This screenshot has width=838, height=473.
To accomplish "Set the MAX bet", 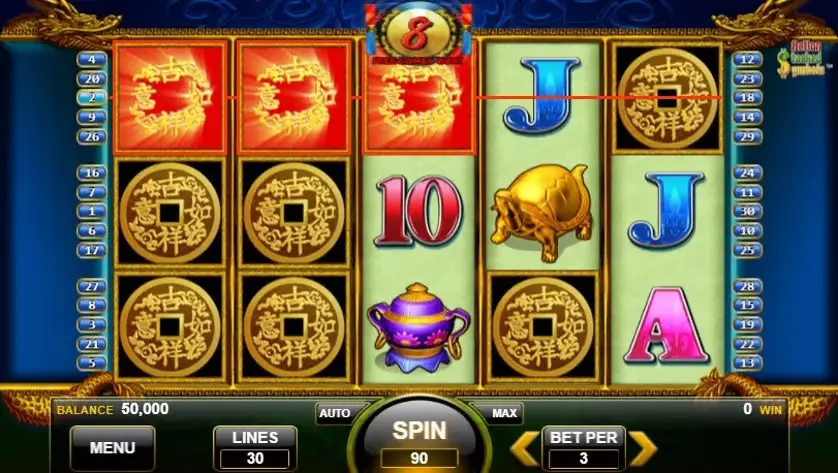I will [x=505, y=412].
